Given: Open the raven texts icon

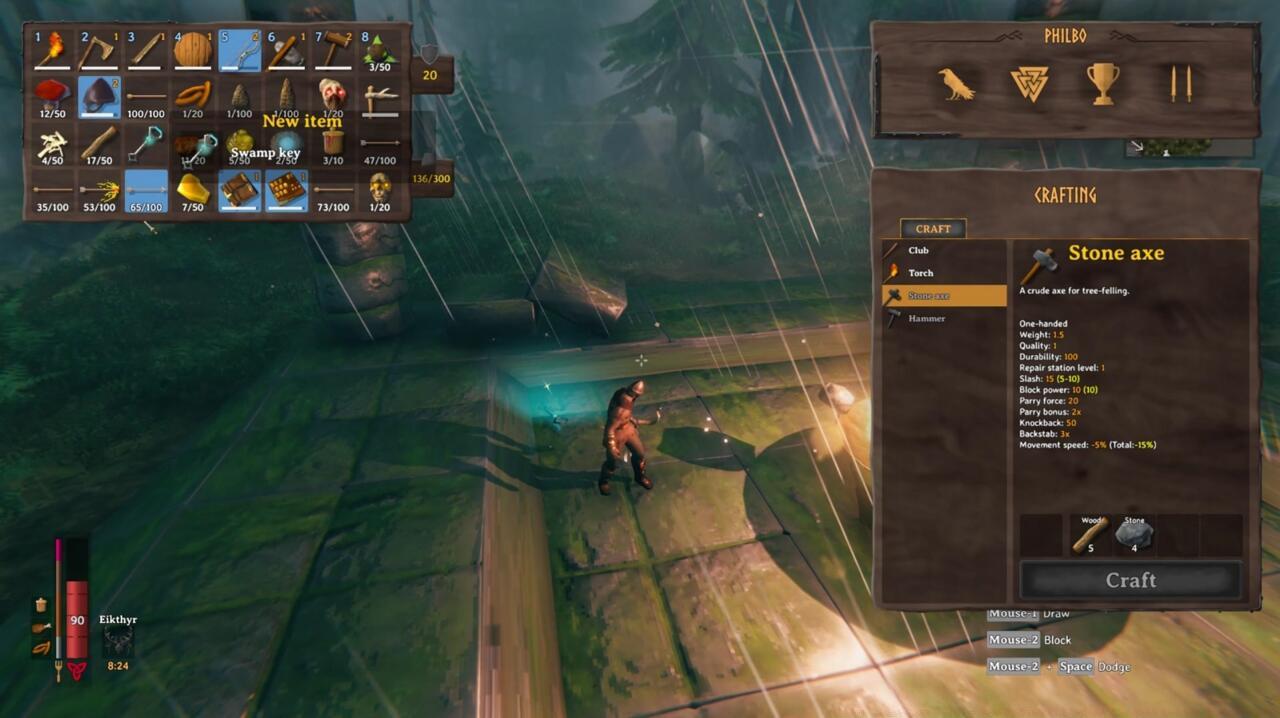Looking at the screenshot, I should coord(957,85).
